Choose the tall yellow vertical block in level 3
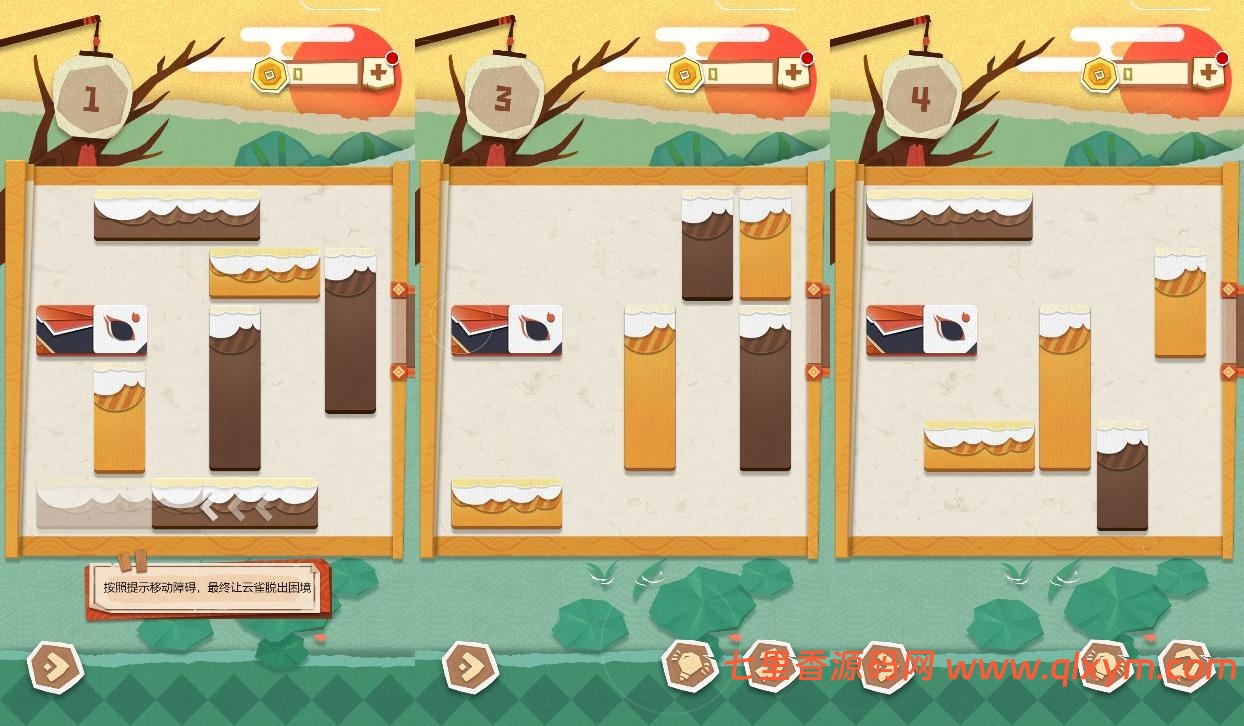The image size is (1244, 726). click(x=650, y=389)
